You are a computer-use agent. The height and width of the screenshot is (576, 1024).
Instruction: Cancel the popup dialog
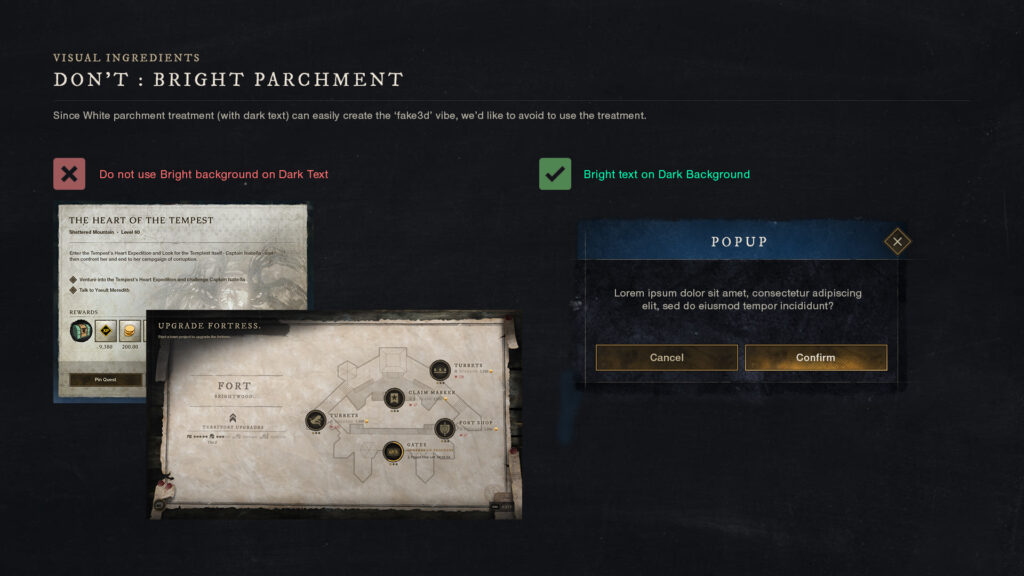(666, 358)
